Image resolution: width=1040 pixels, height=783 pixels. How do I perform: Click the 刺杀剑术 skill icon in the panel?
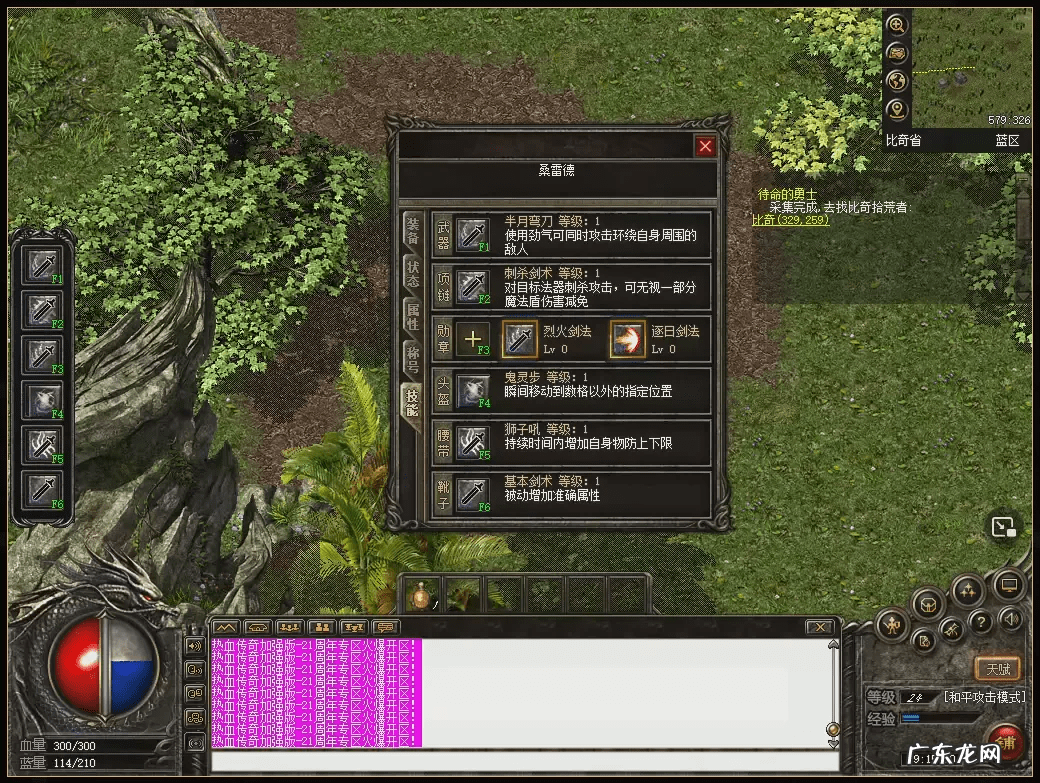point(472,287)
